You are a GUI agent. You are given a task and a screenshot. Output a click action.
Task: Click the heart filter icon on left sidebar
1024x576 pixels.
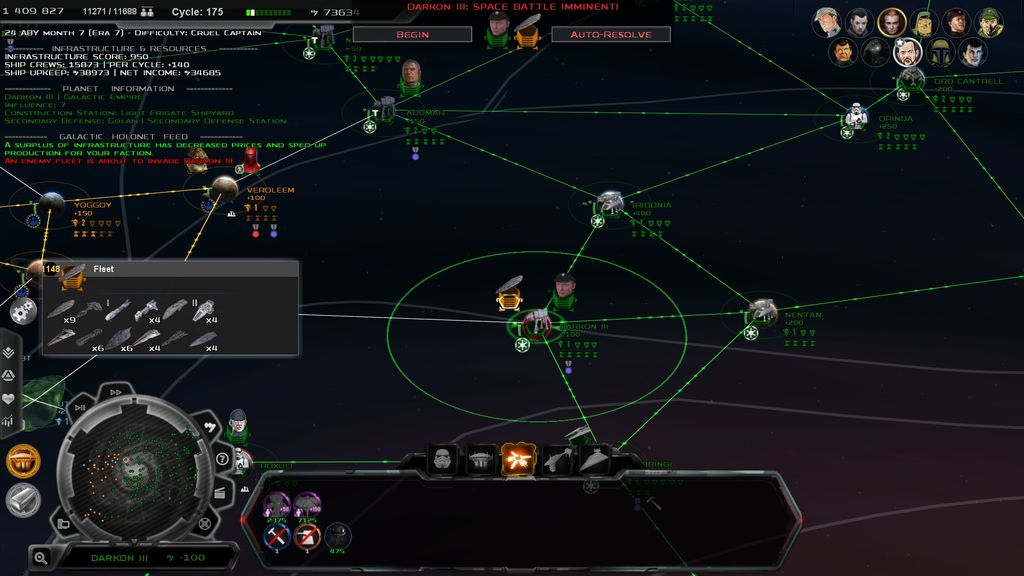[8, 398]
